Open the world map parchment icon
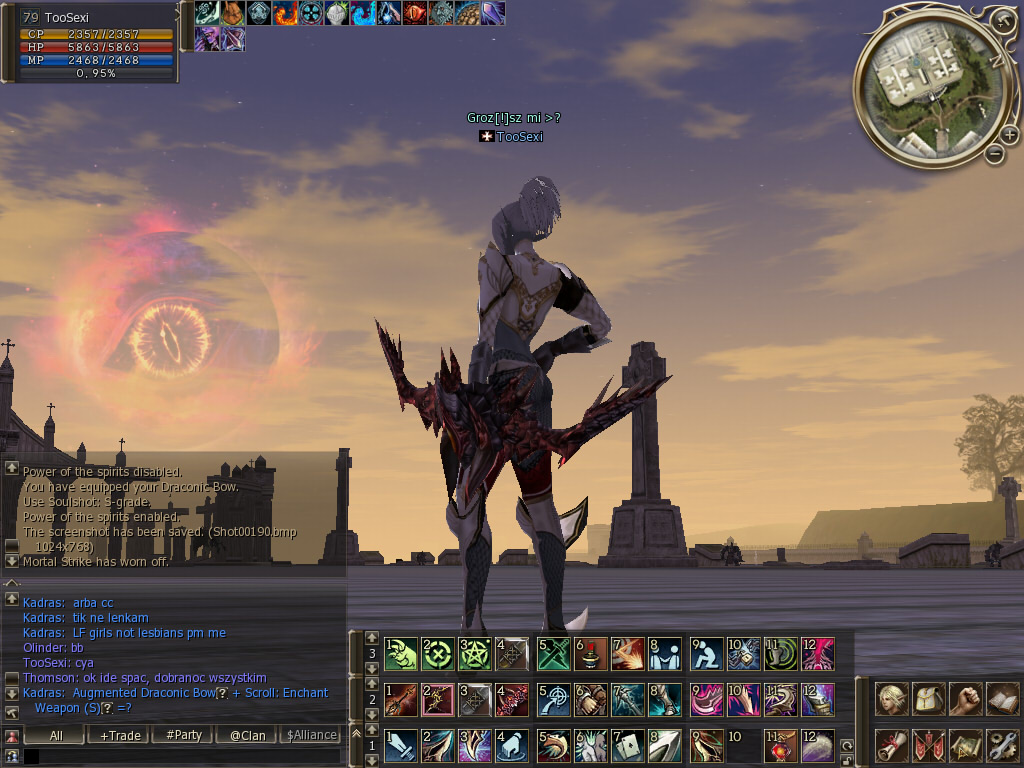Screen dimensions: 1024x768 (x=965, y=745)
